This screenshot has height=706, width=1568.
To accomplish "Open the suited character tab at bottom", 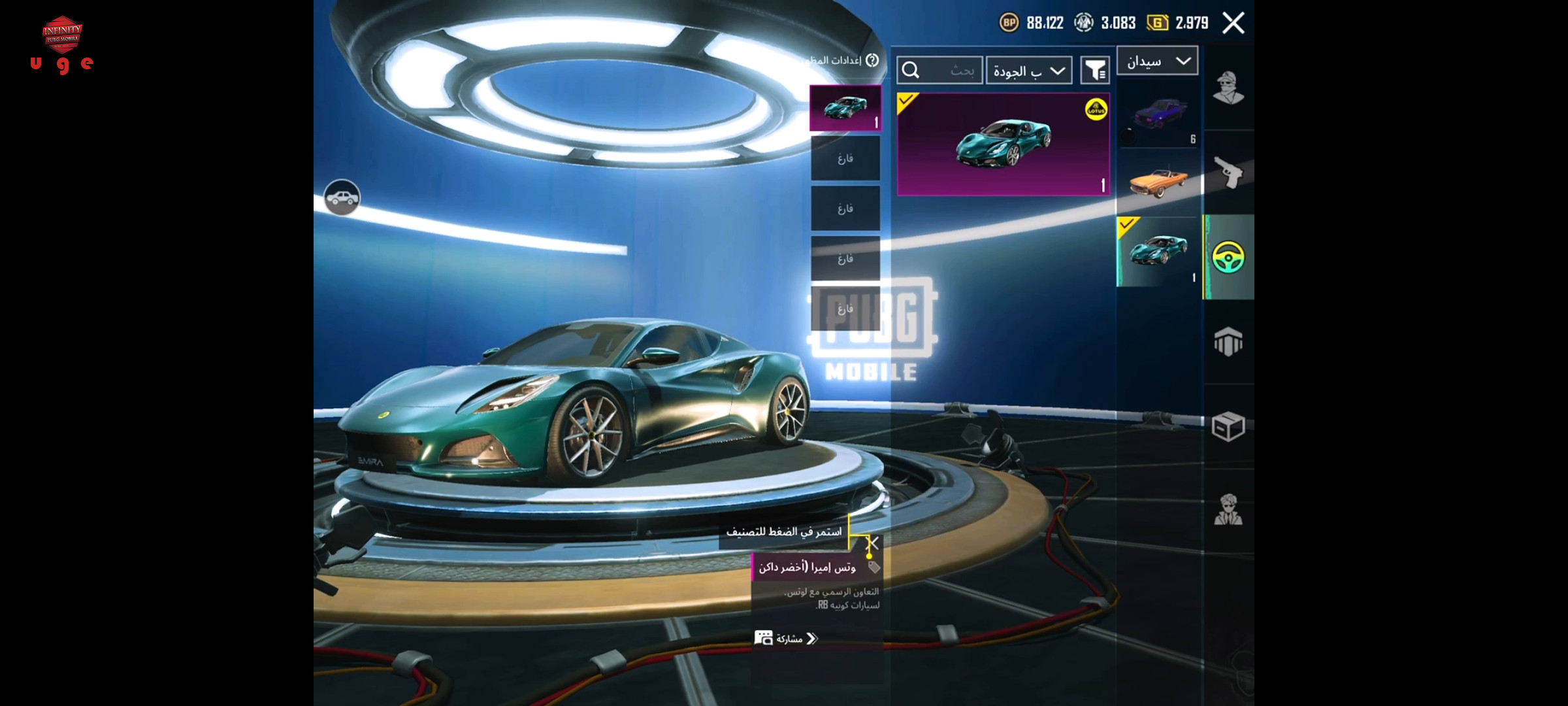I will (1228, 510).
